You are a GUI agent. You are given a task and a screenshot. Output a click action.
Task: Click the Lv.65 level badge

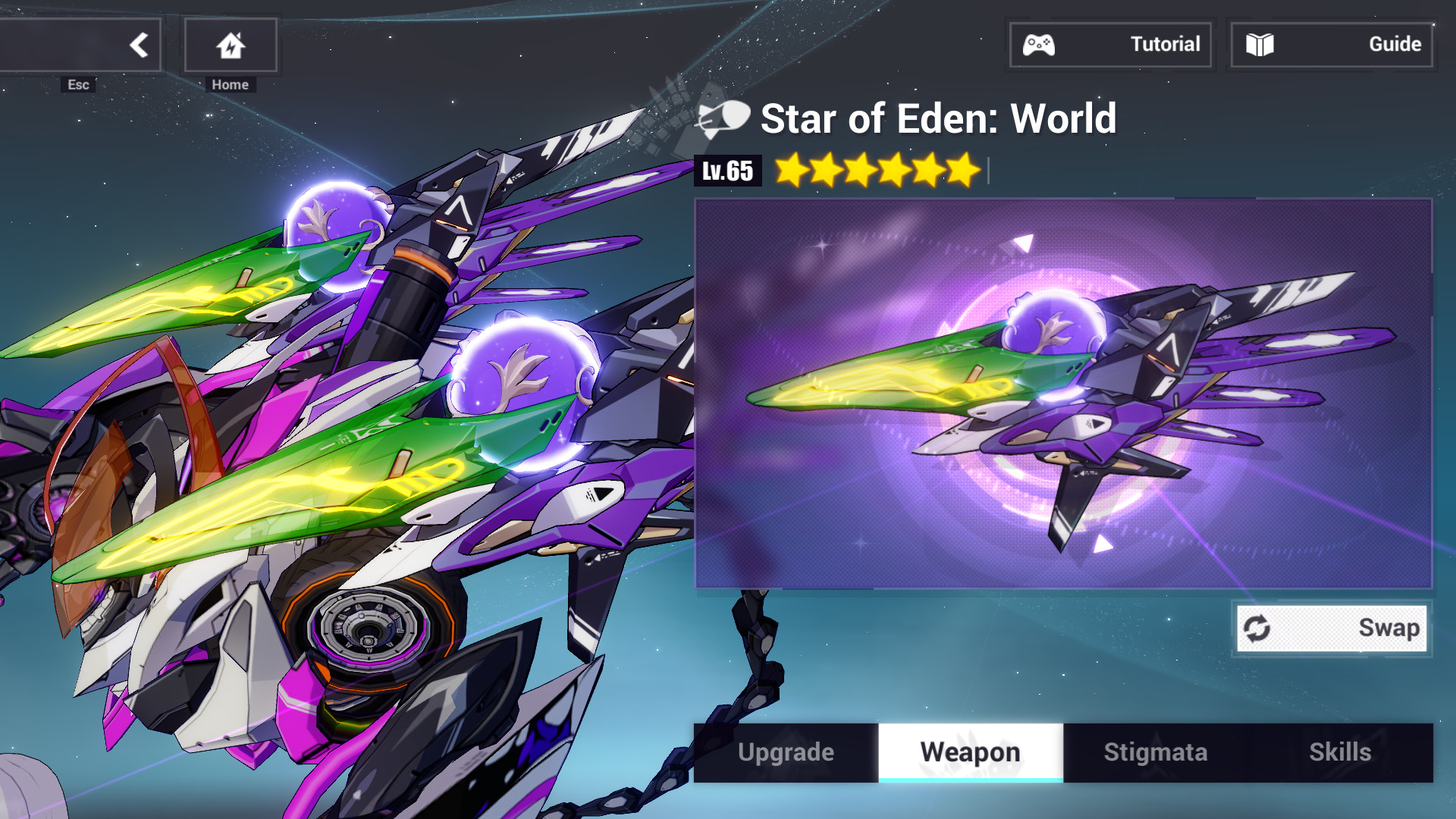coord(727,171)
